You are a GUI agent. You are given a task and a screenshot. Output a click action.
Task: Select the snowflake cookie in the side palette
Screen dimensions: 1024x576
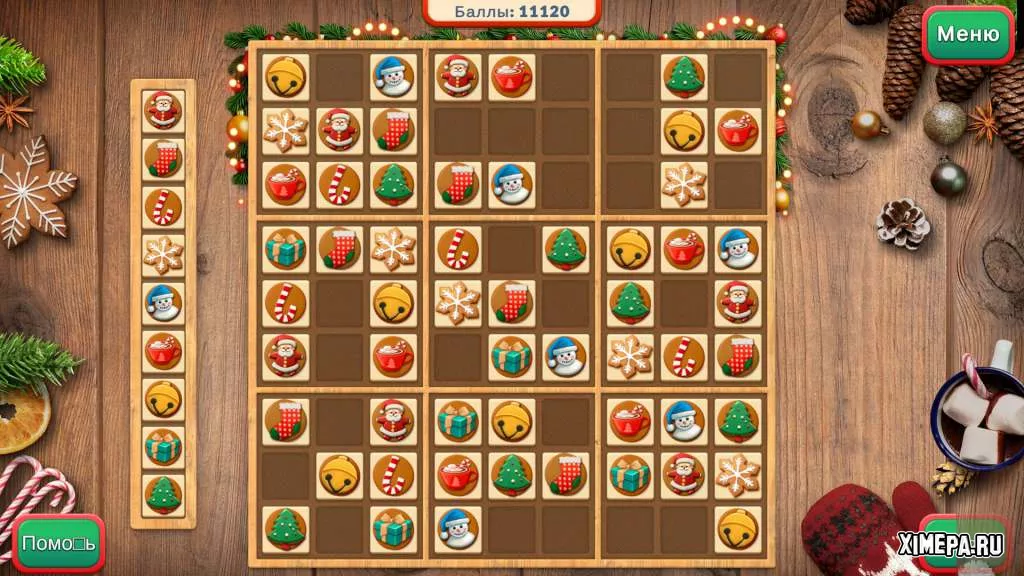tap(163, 254)
